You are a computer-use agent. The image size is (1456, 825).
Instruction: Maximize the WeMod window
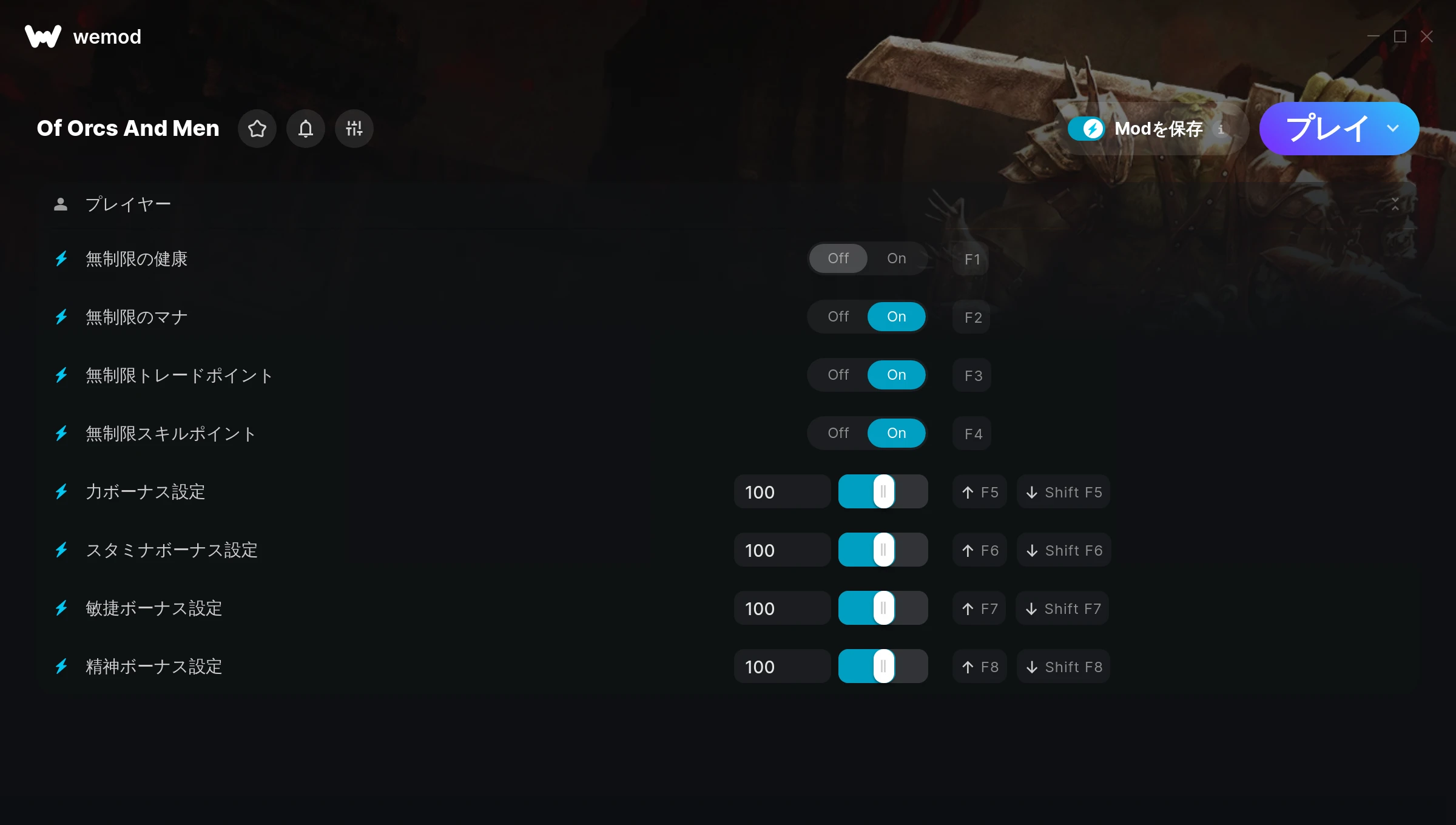click(x=1400, y=37)
